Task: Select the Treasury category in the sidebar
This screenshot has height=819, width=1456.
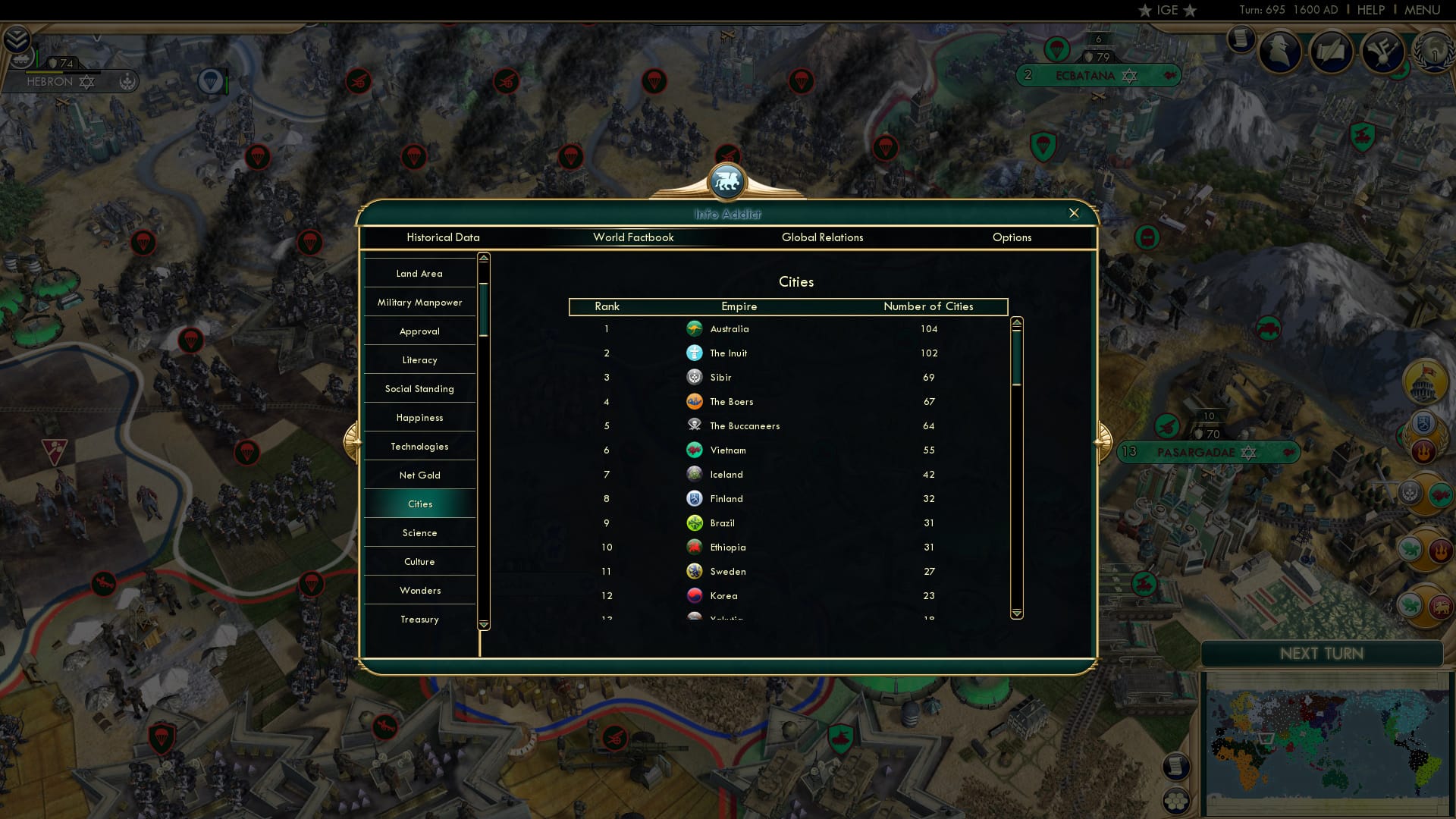Action: 419,619
